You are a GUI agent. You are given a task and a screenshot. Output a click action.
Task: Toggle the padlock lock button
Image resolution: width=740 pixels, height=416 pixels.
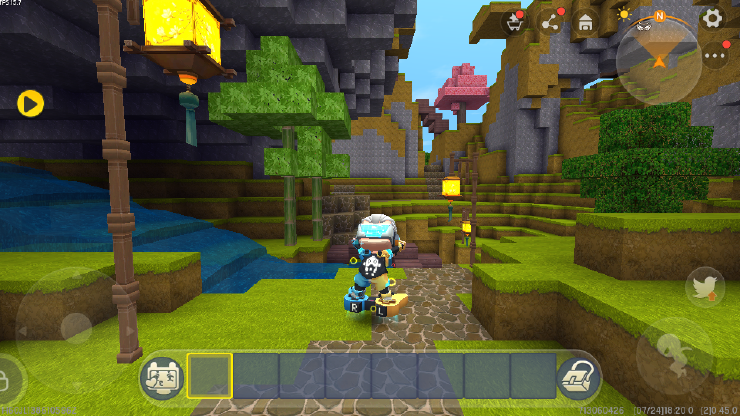[x=6, y=380]
